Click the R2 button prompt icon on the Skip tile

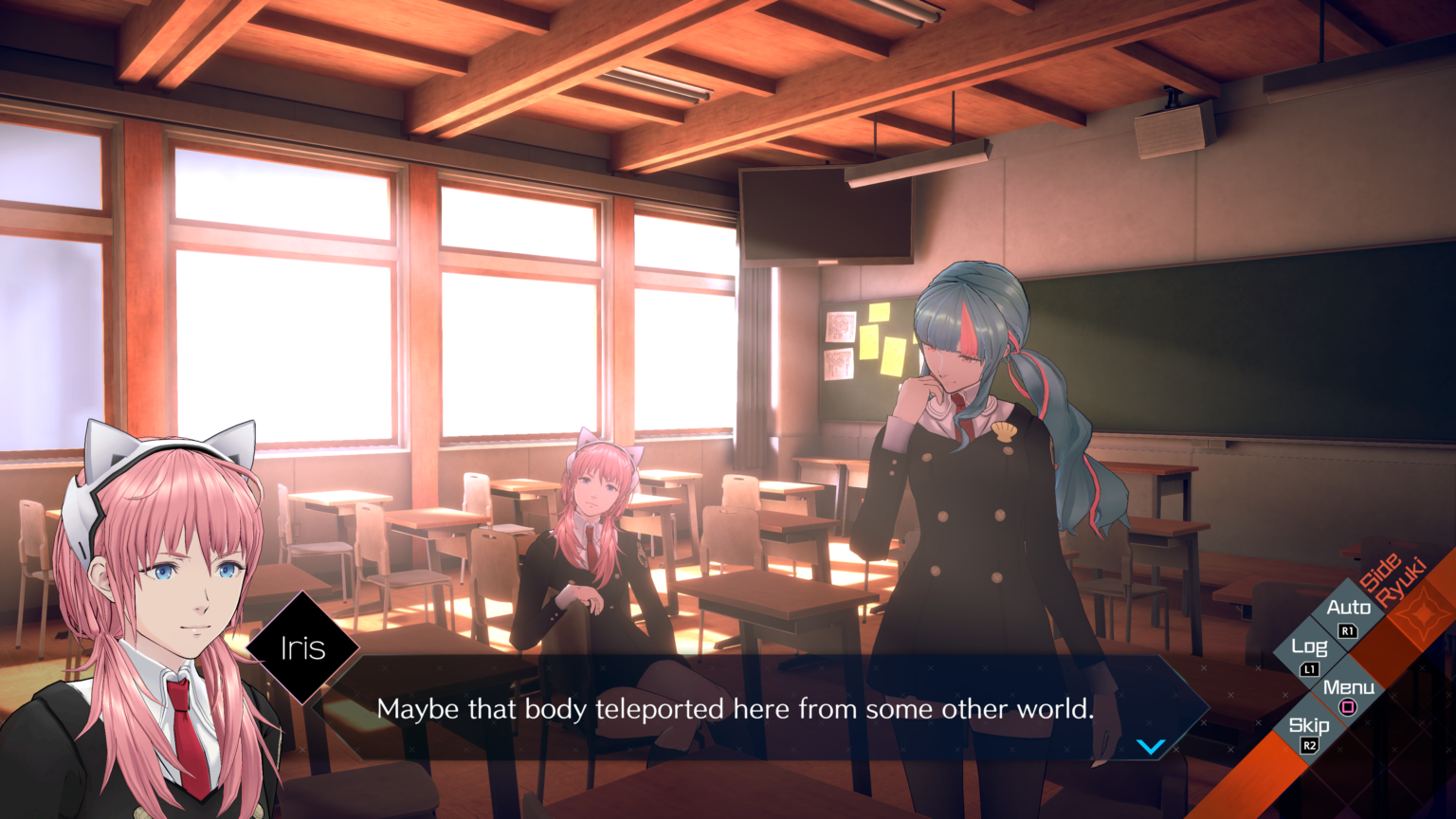(1308, 746)
